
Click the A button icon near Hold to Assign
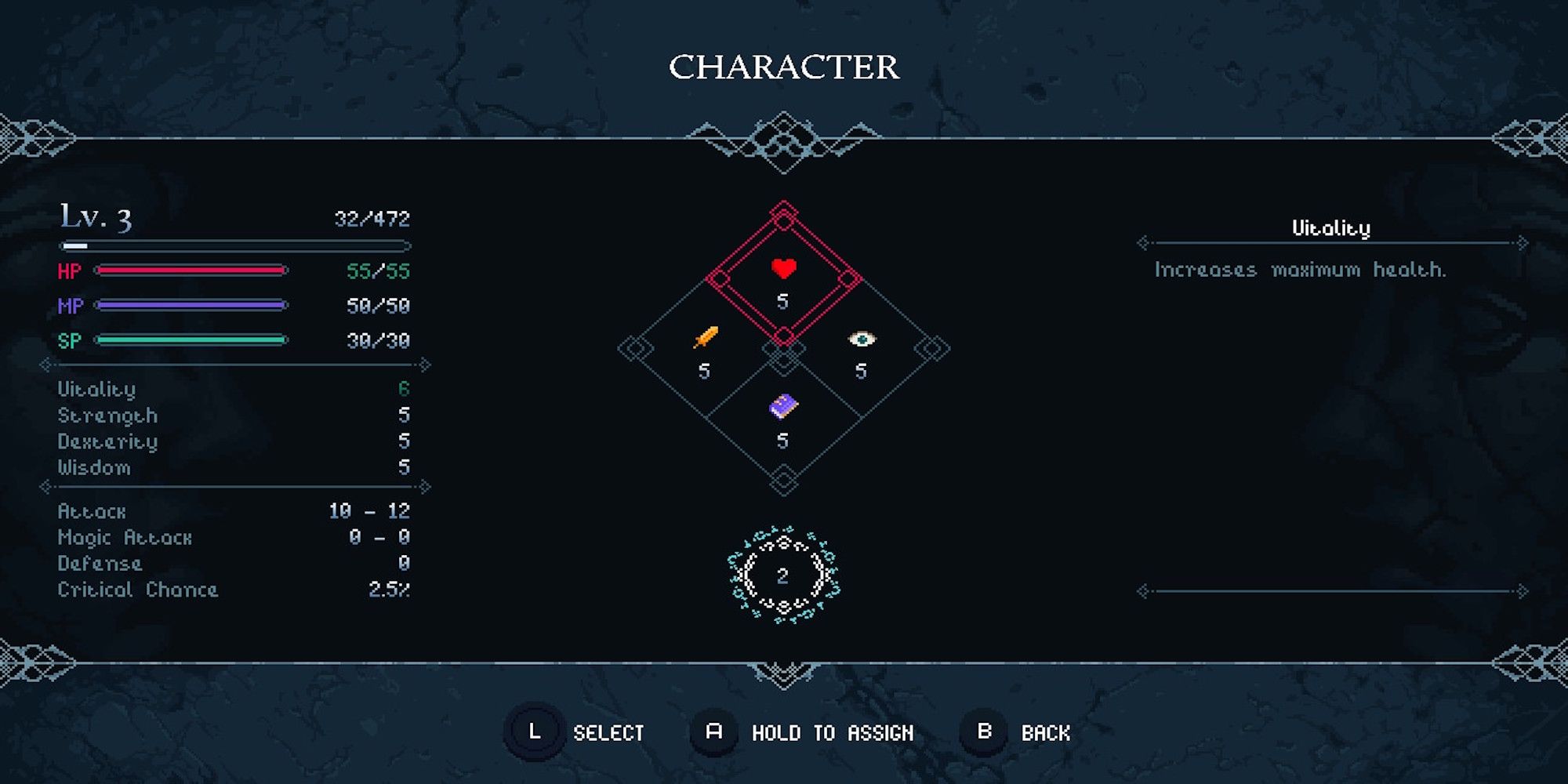point(712,733)
